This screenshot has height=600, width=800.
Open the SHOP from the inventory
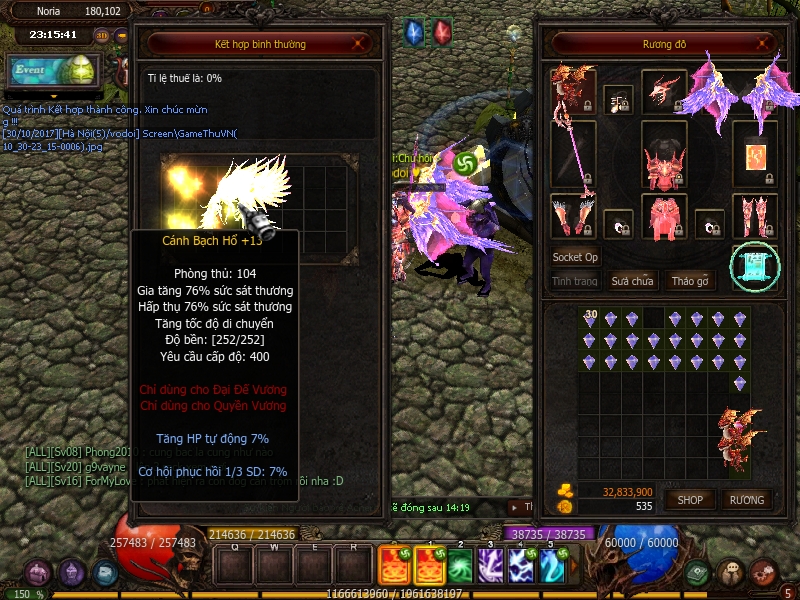690,499
